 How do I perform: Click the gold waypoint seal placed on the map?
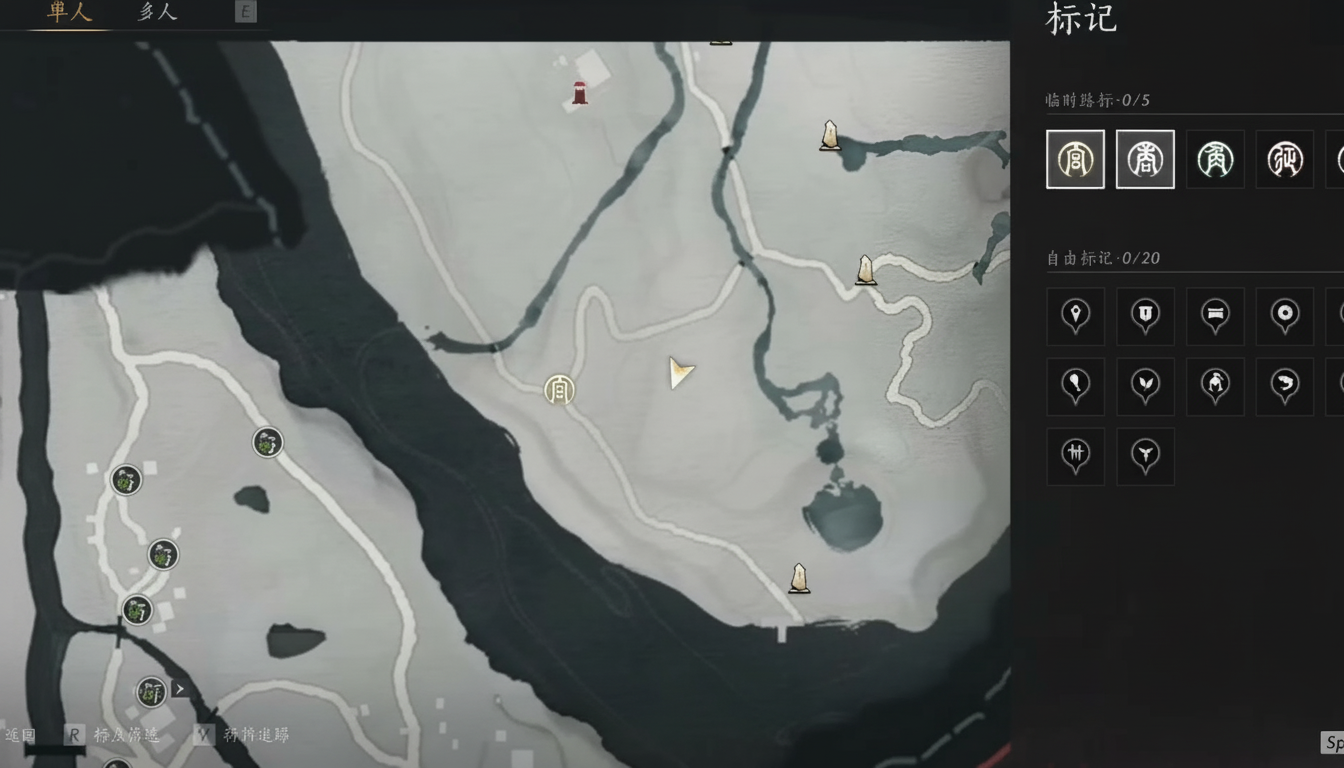point(559,391)
